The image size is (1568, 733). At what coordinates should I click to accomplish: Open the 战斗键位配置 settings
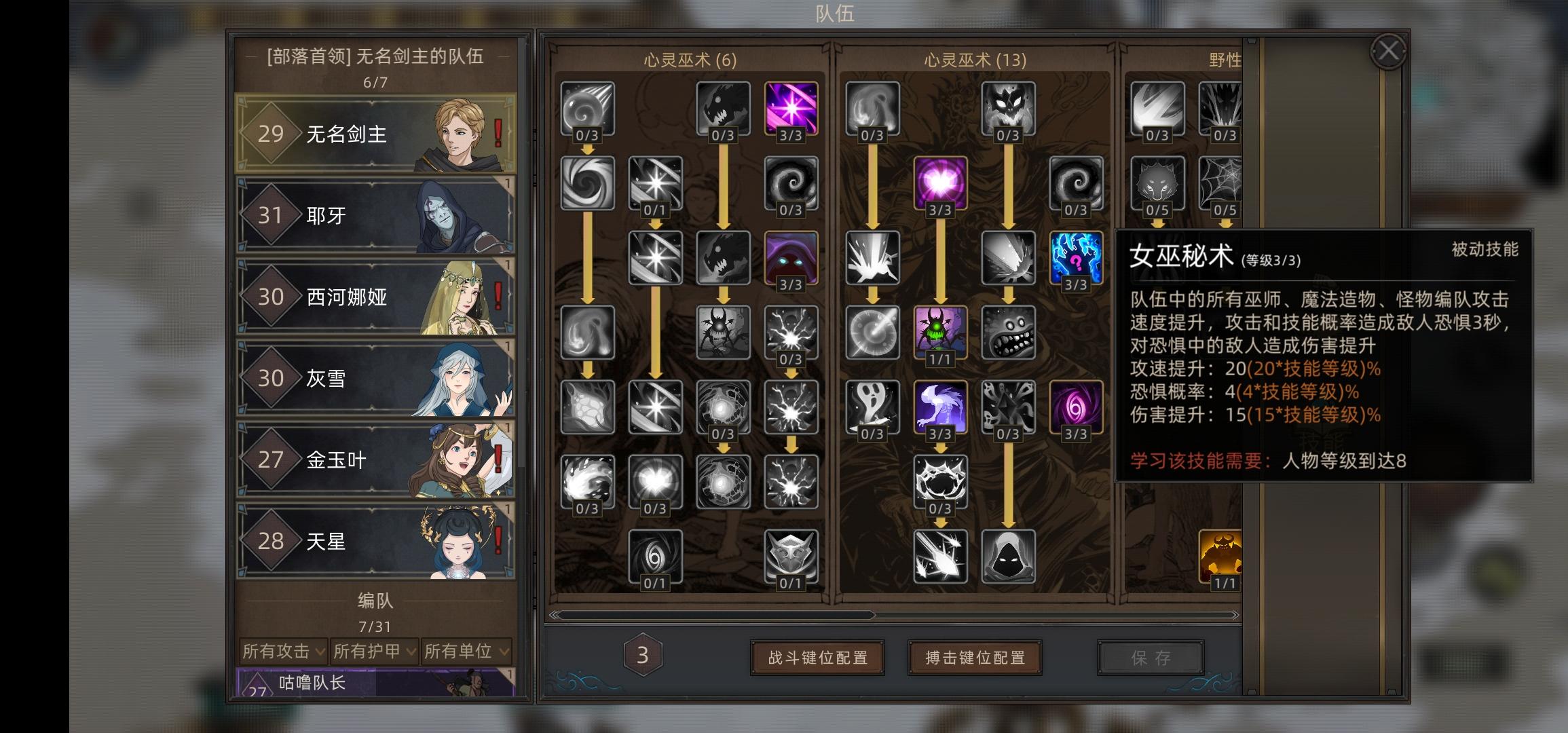pos(817,657)
